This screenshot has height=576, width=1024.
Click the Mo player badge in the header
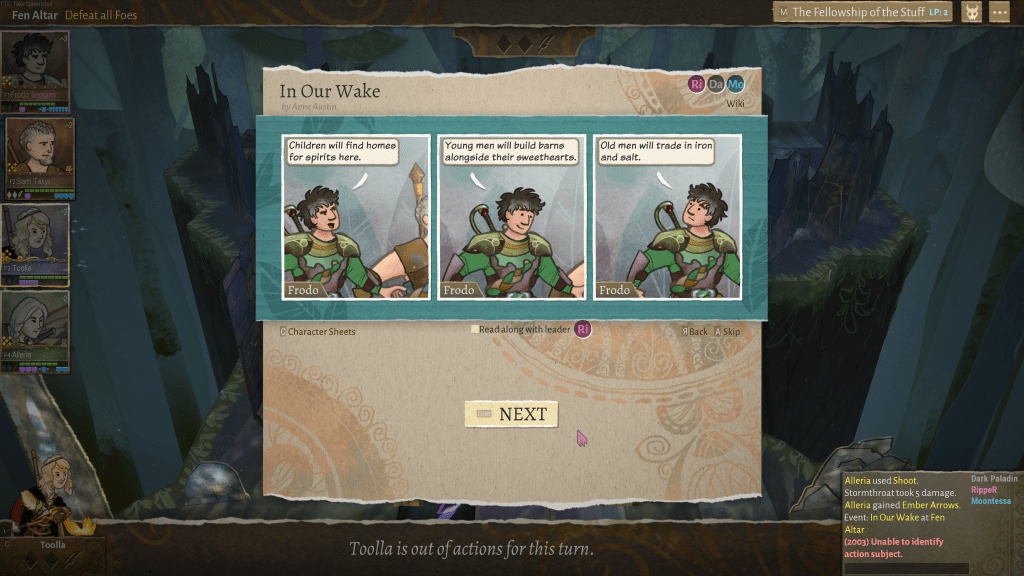tap(735, 84)
